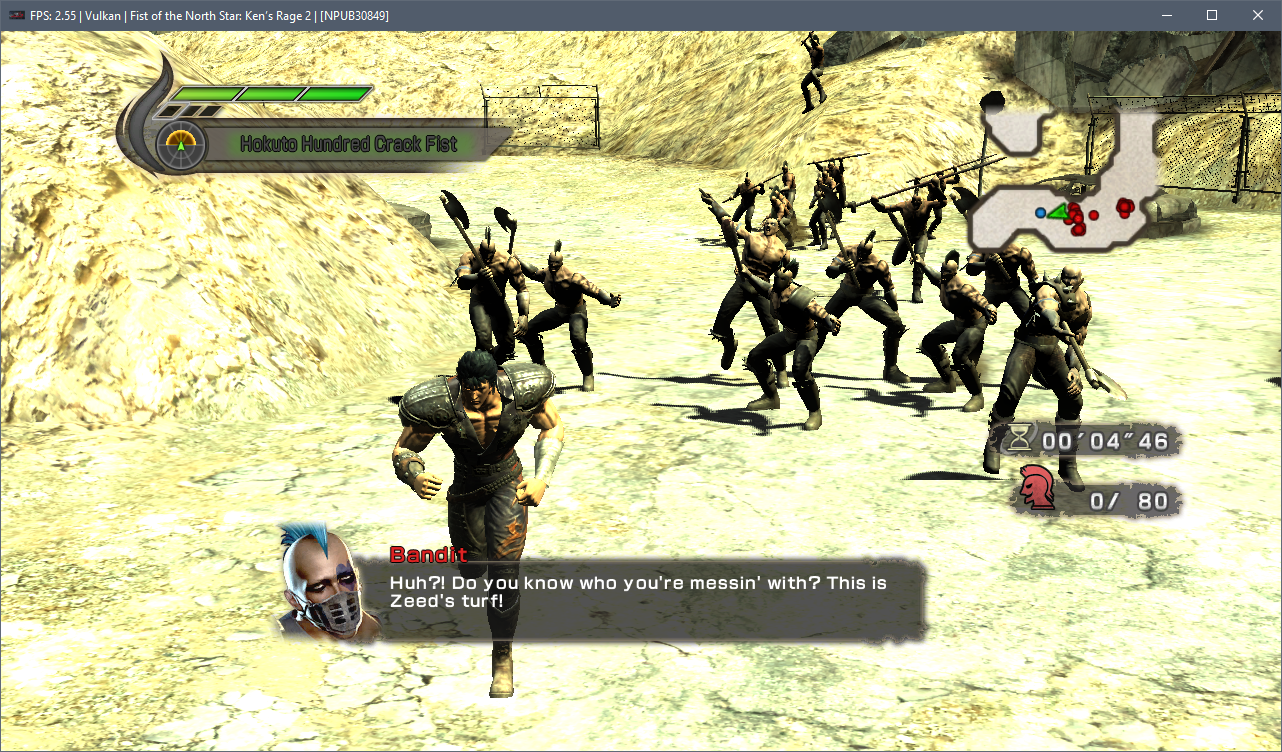Click the orange radar skill icon

(x=181, y=145)
